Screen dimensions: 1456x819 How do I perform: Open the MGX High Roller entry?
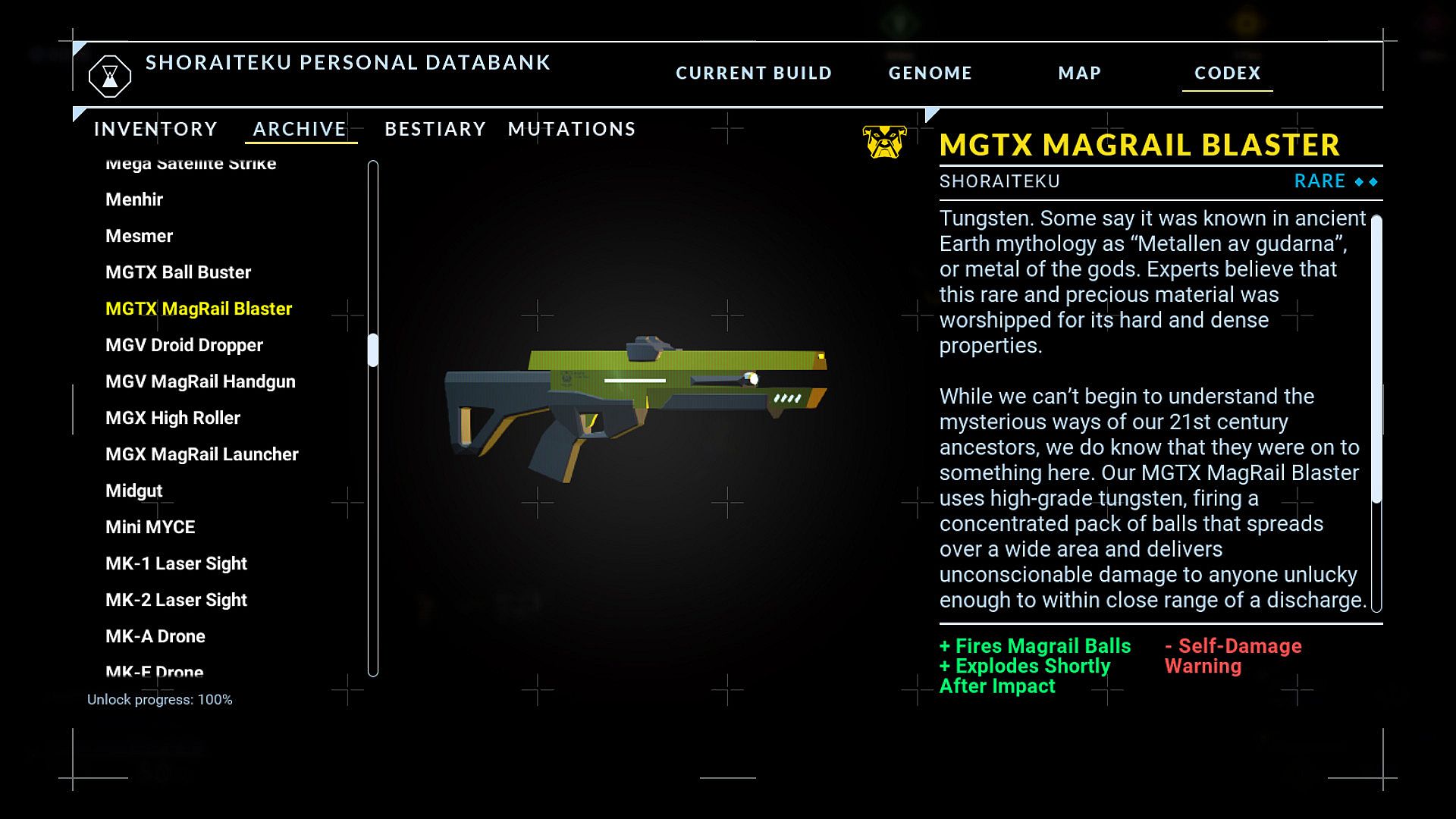point(173,418)
